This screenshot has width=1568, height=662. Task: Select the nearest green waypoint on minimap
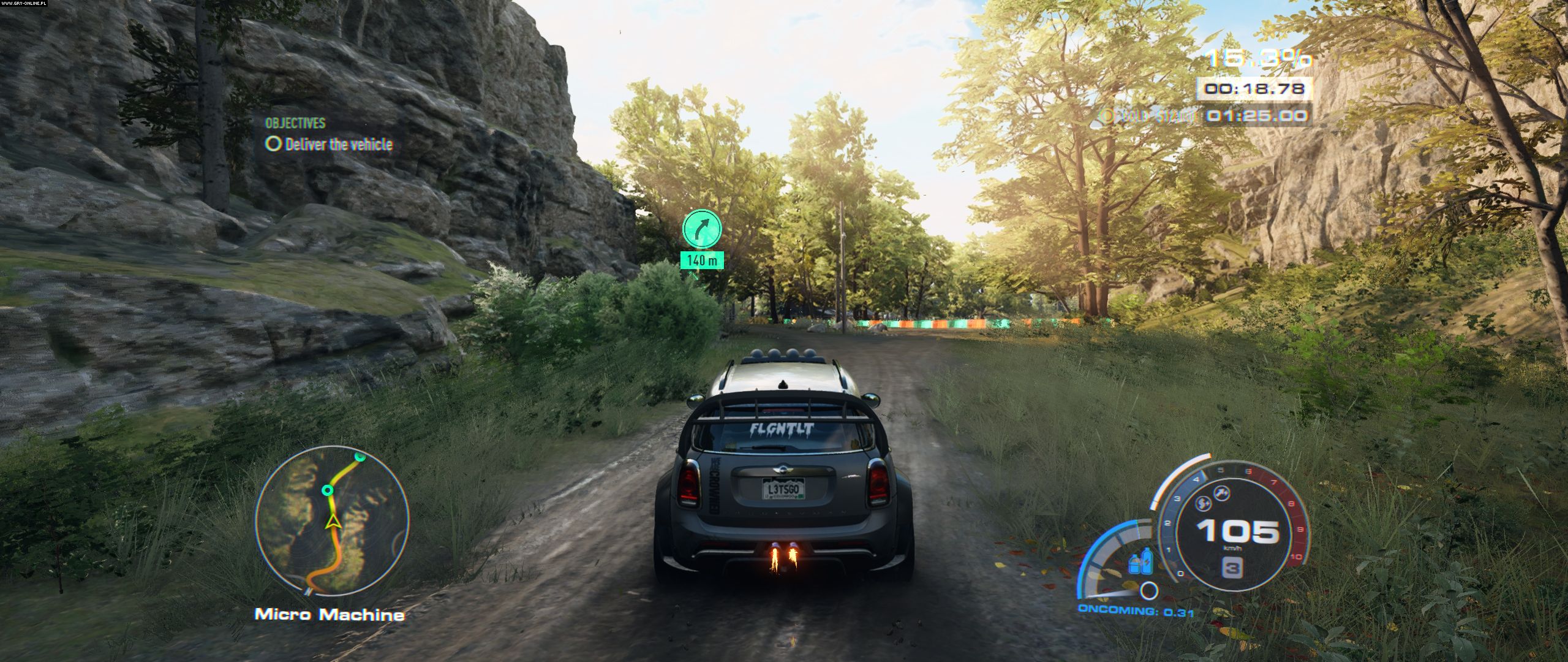tap(328, 490)
